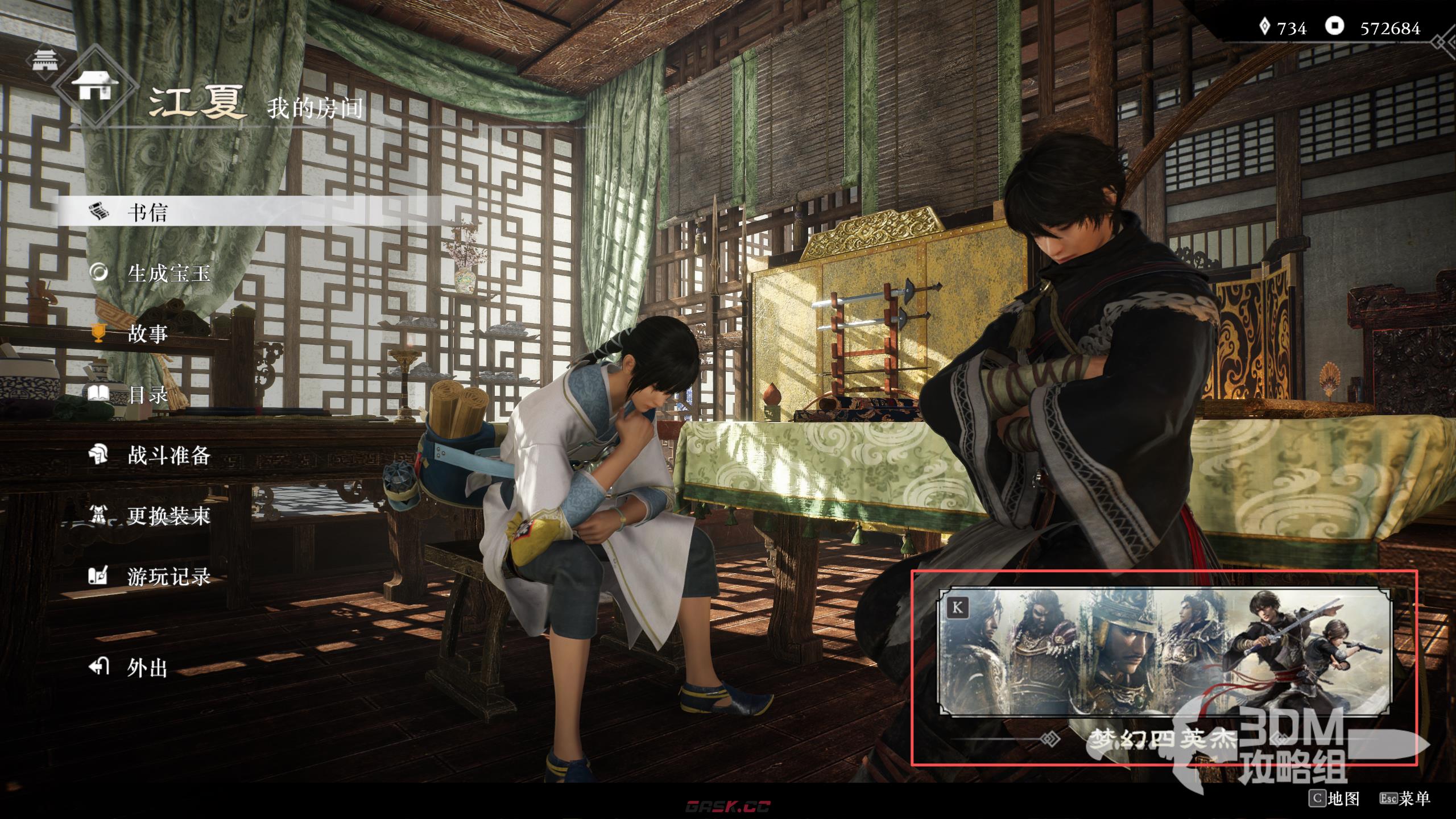Choose 外出 to leave the room
This screenshot has width=1456, height=819.
point(147,668)
